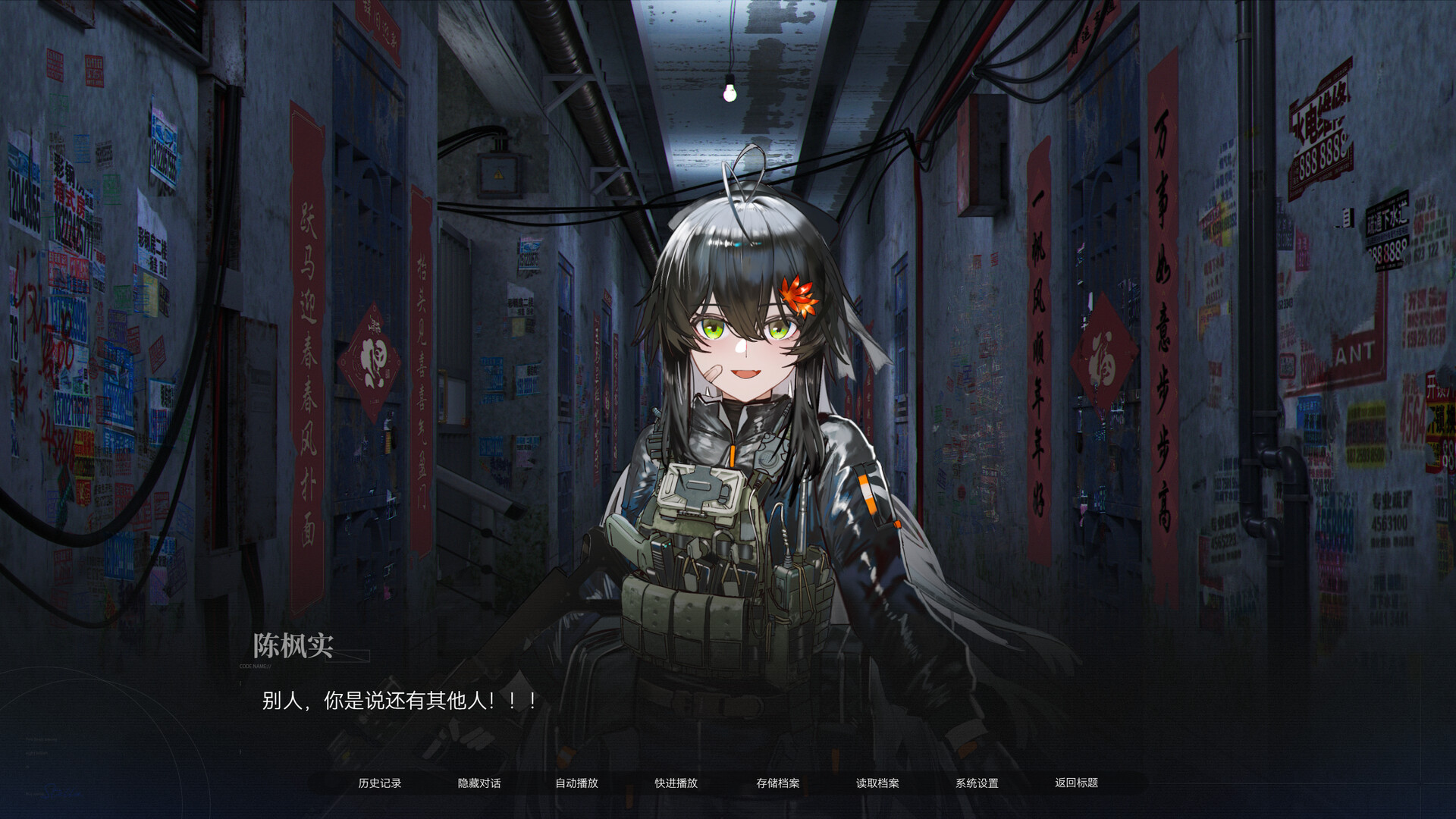The height and width of the screenshot is (819, 1456).
Task: Click 存储档案 in the bottom menu bar
Action: tap(777, 783)
